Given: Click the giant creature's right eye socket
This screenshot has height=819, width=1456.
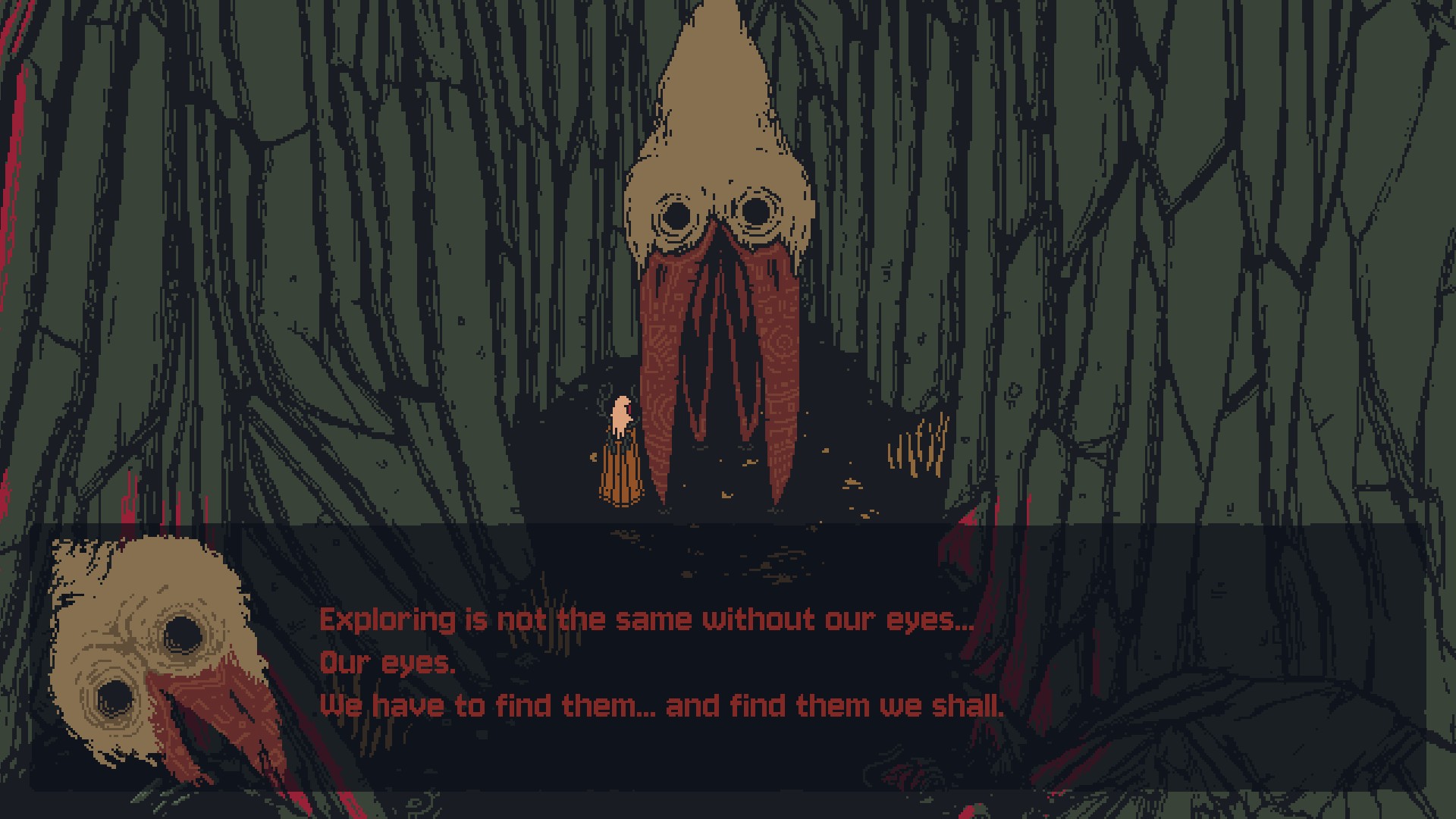Looking at the screenshot, I should (x=755, y=210).
